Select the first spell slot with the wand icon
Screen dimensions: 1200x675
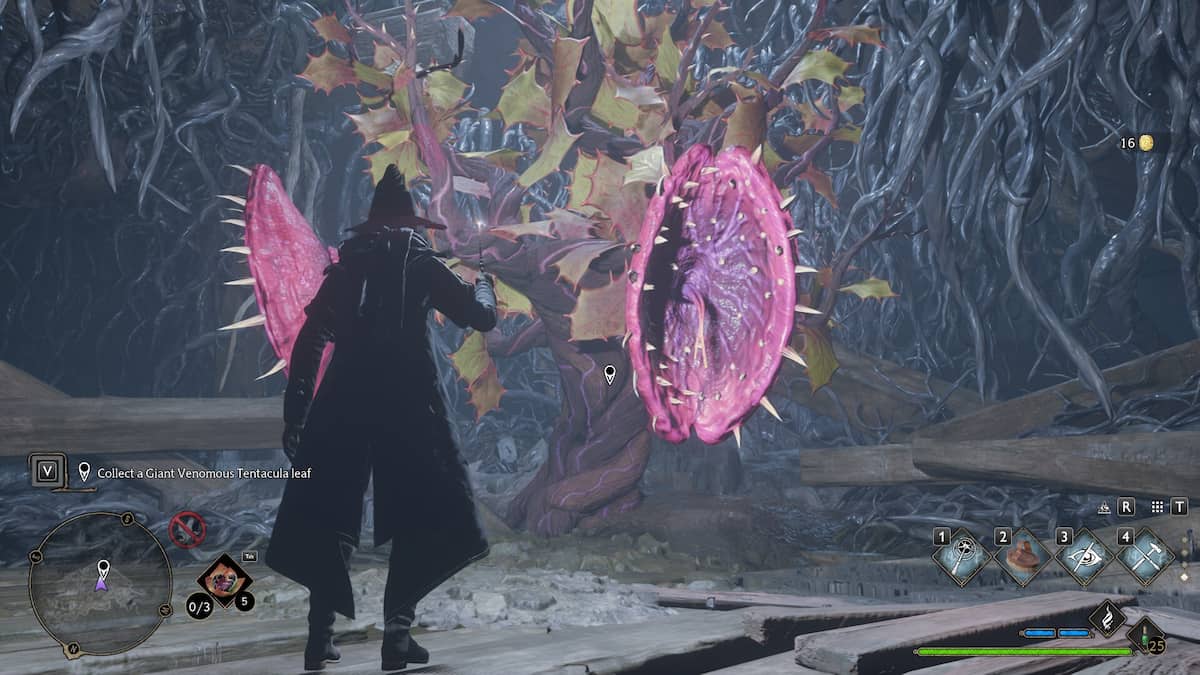coord(961,558)
